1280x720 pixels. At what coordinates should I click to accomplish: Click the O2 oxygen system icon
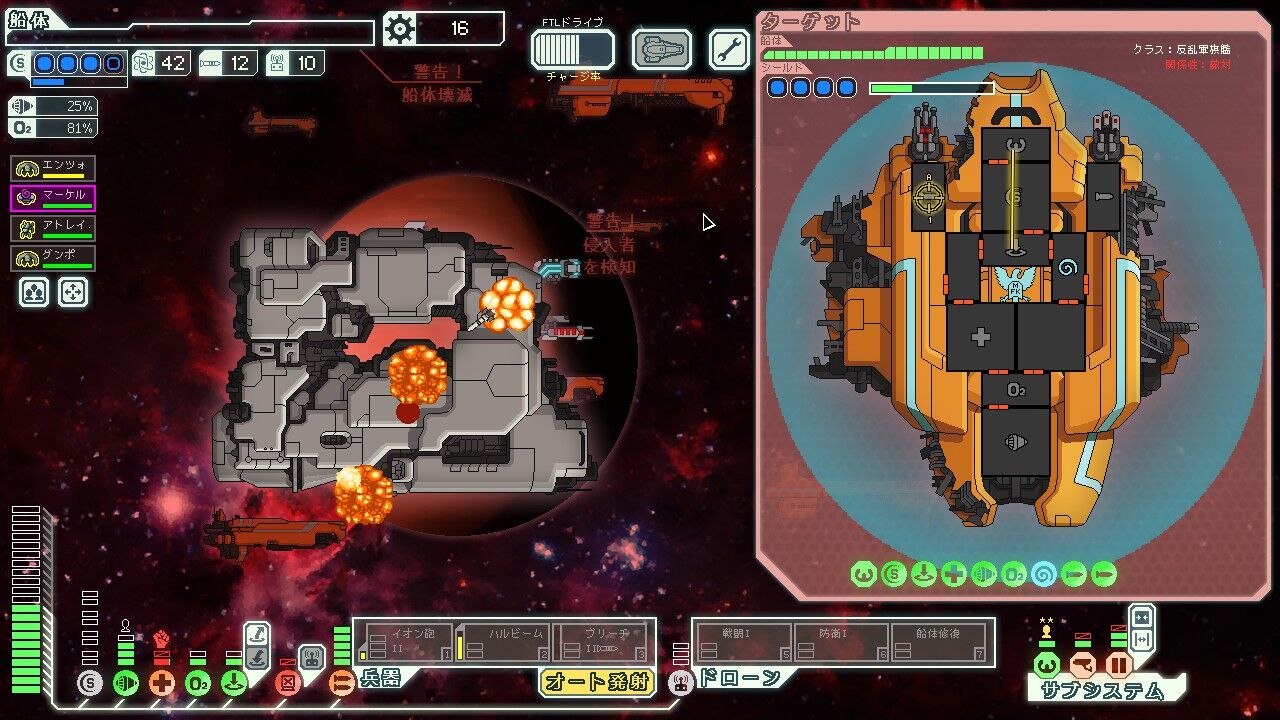tap(198, 684)
